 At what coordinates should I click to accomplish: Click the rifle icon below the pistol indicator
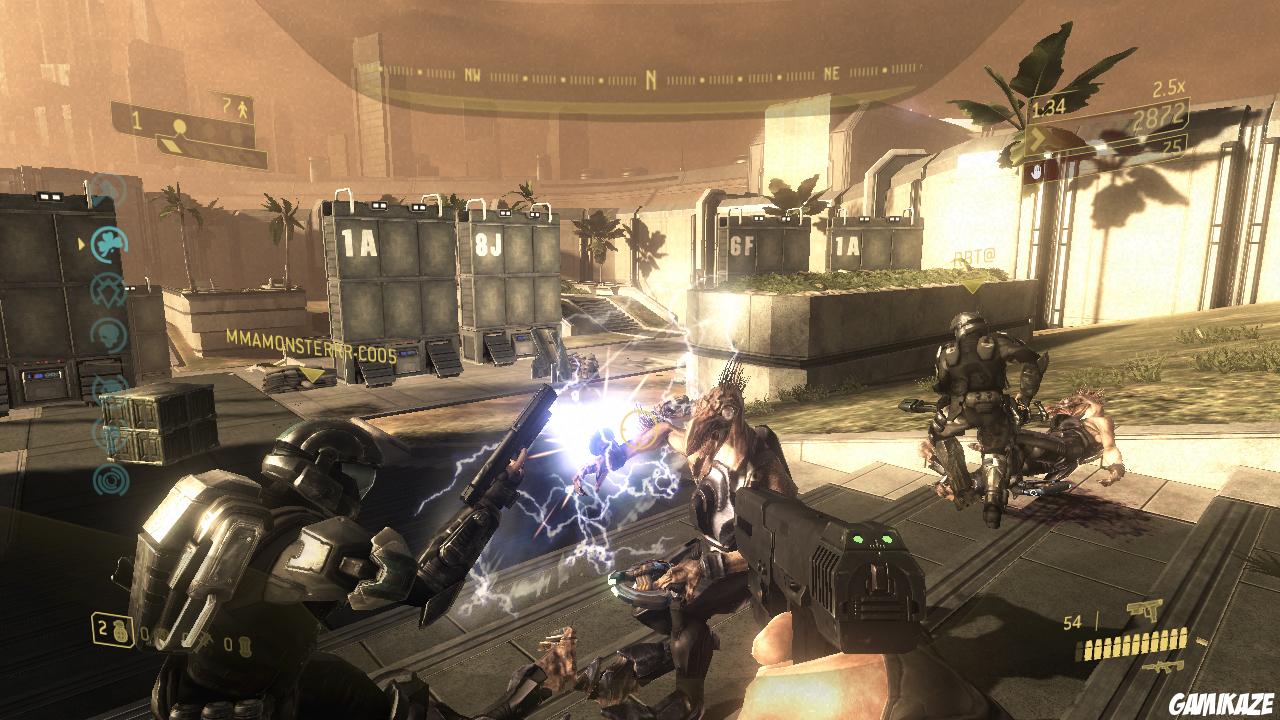click(1163, 667)
